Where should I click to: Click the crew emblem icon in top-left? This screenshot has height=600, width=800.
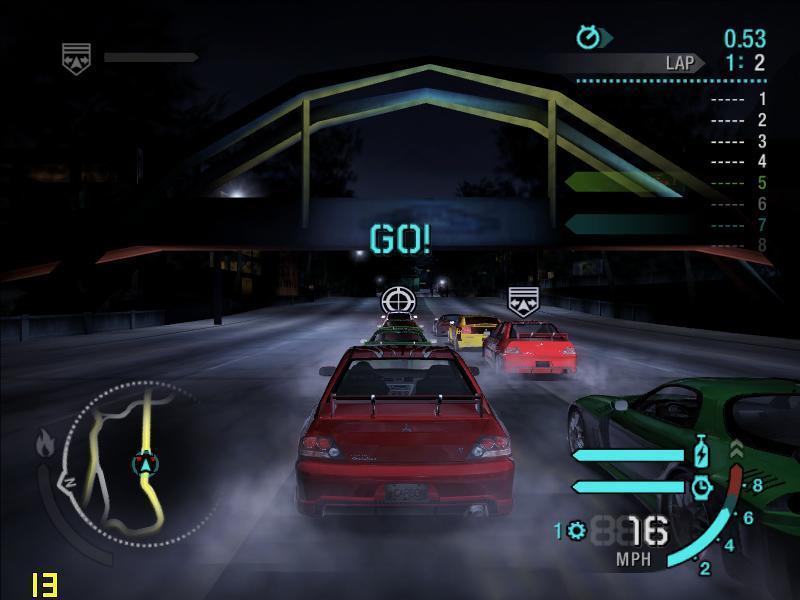(x=76, y=57)
